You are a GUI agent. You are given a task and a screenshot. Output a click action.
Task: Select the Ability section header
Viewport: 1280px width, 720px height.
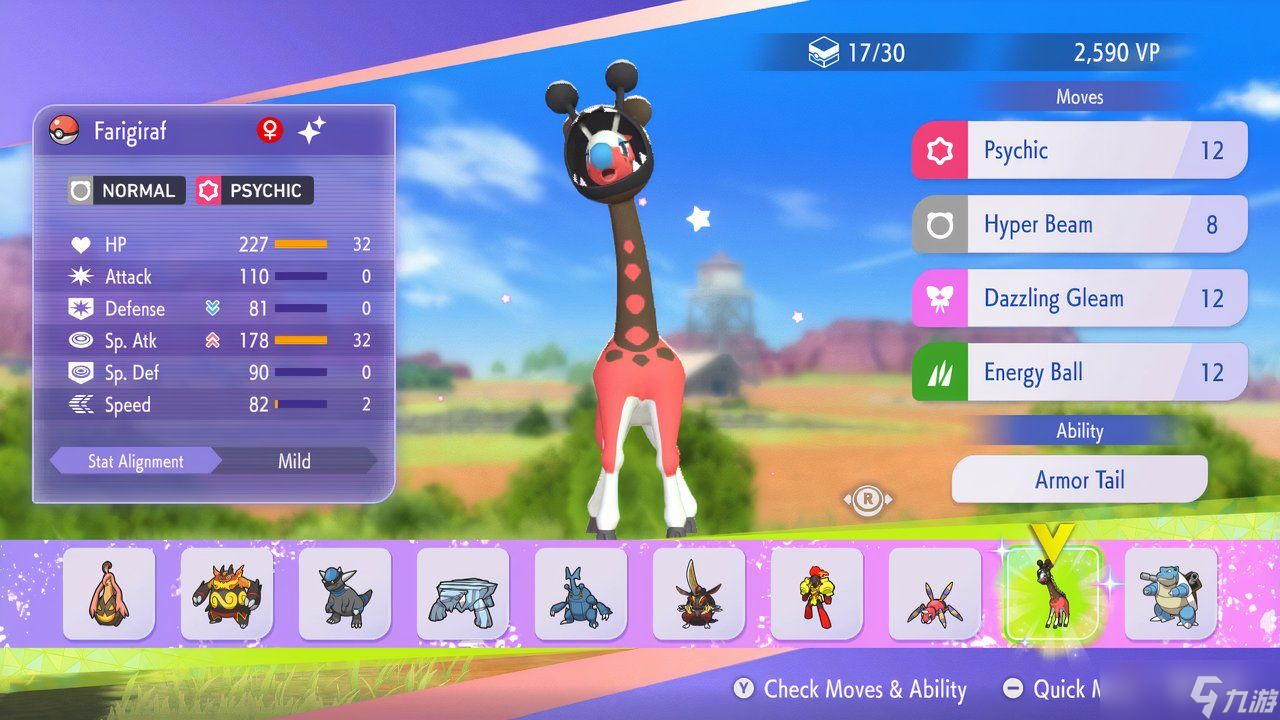pyautogui.click(x=1079, y=430)
